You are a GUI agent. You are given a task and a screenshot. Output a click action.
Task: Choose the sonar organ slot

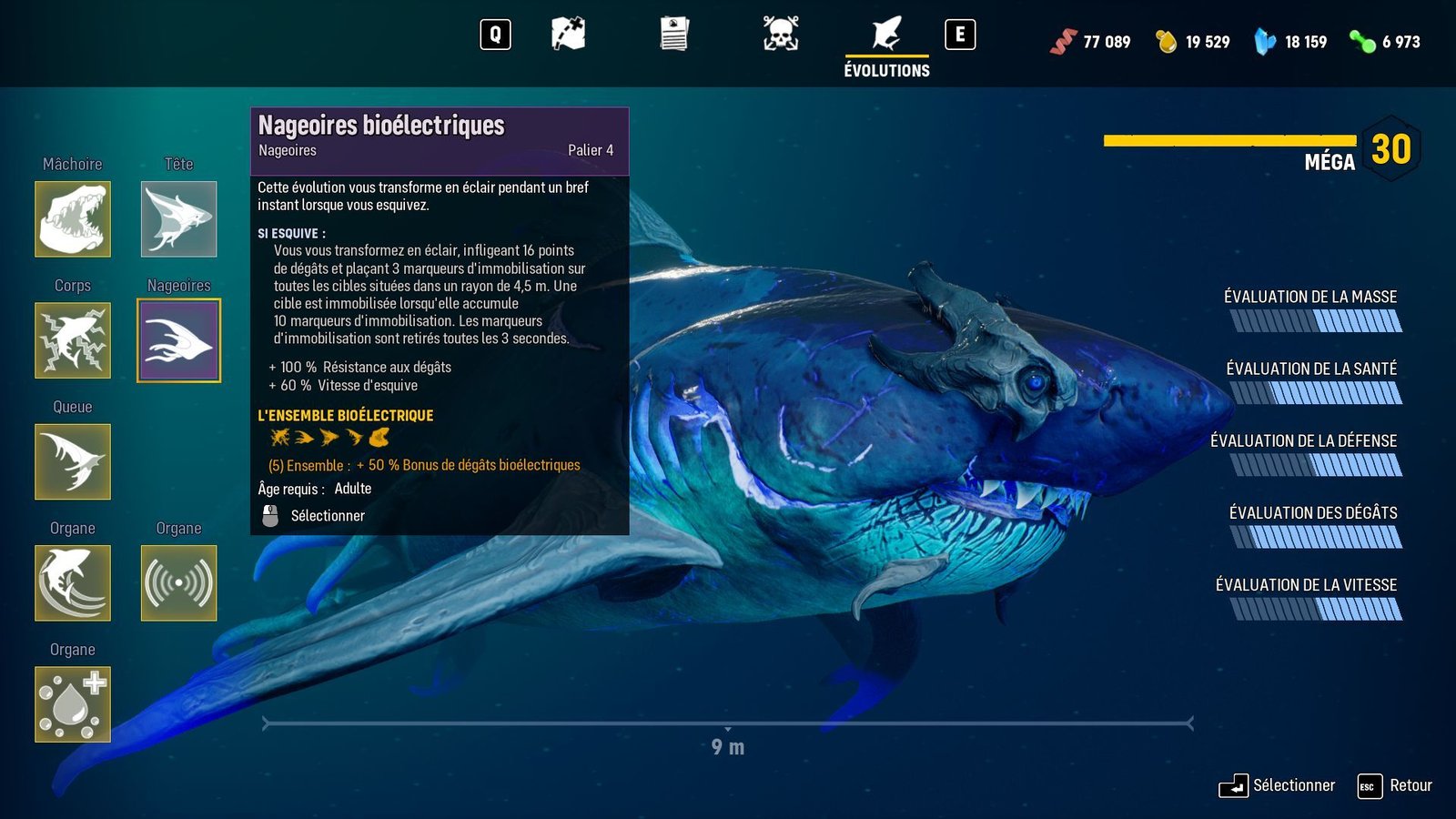[x=178, y=583]
